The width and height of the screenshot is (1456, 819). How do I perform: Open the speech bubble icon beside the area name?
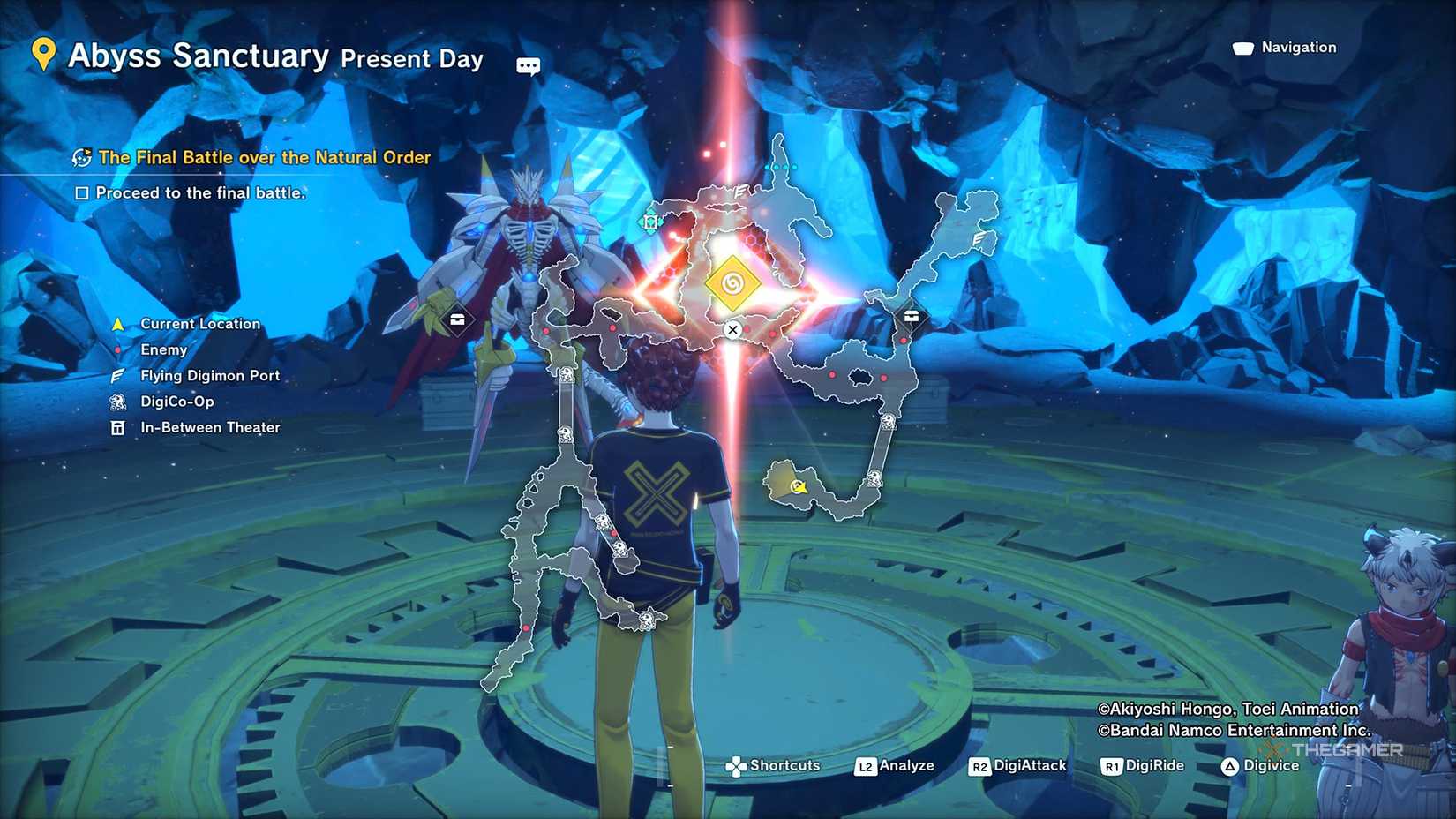point(528,66)
